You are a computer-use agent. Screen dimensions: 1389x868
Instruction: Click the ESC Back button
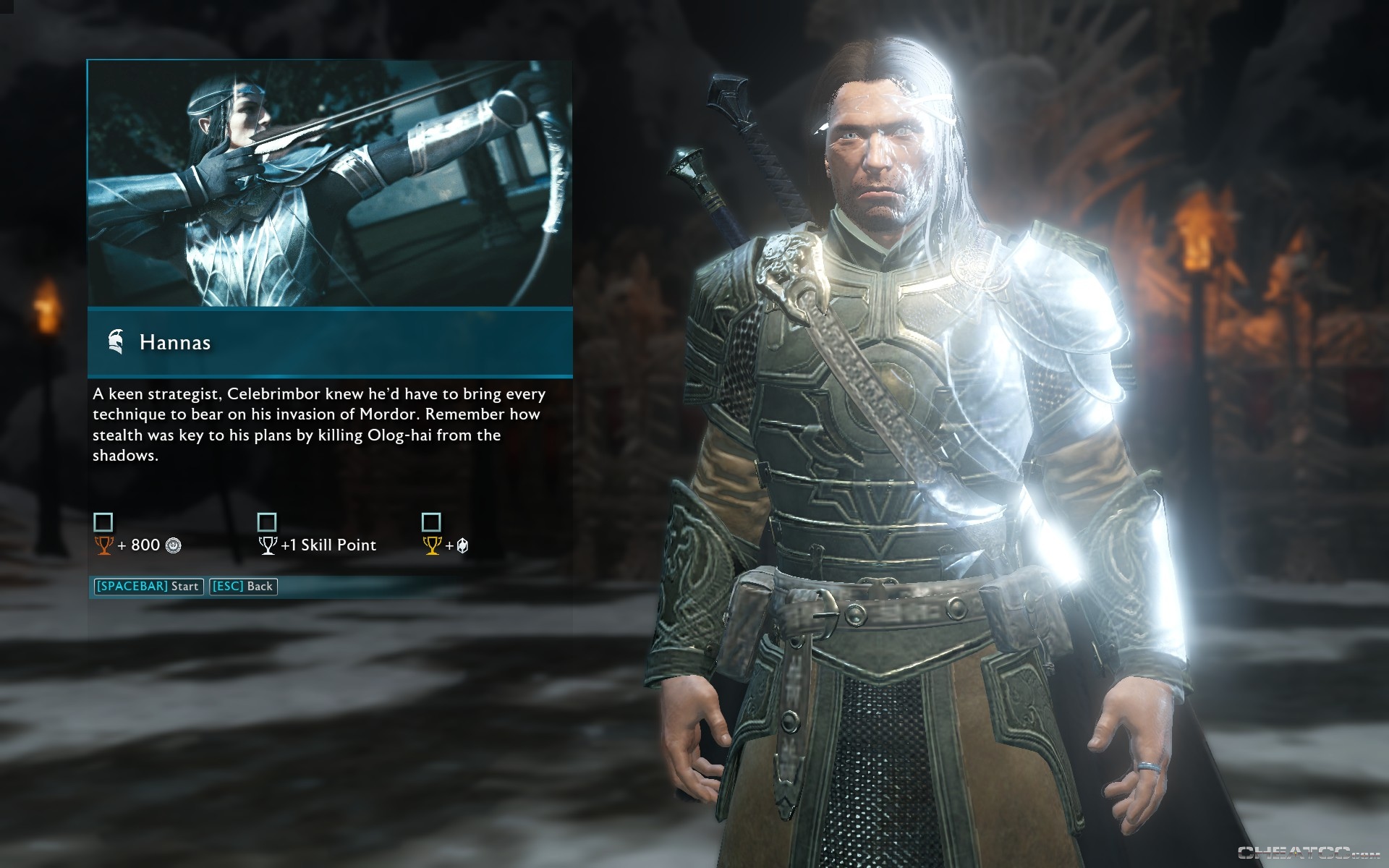coord(243,587)
